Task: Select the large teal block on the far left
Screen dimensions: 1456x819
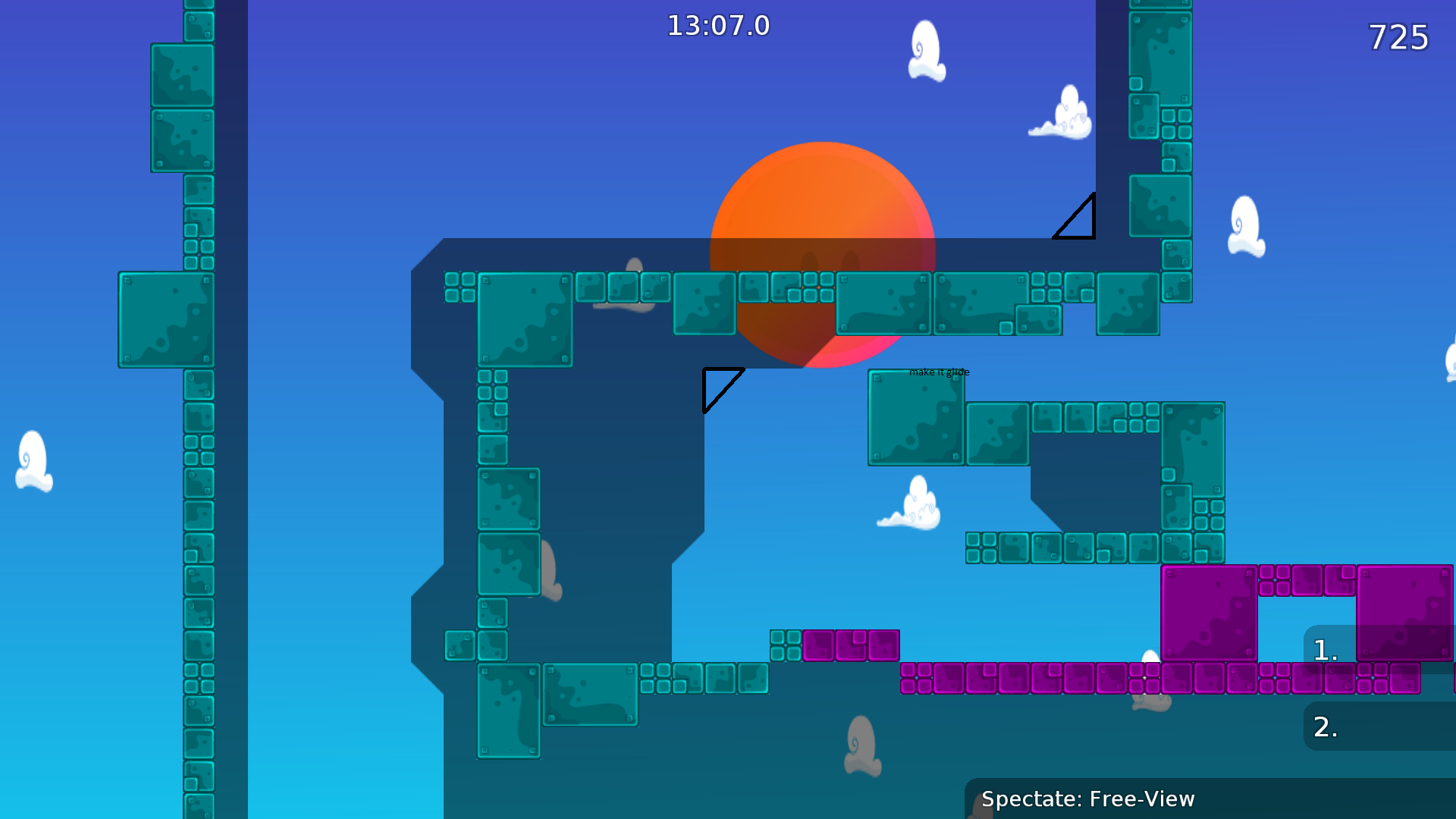Action: click(x=165, y=318)
